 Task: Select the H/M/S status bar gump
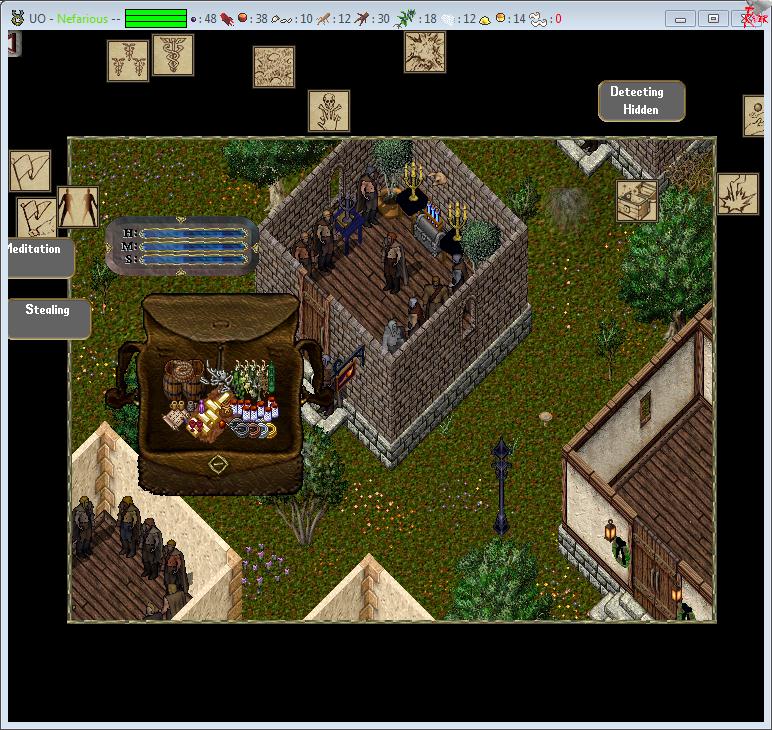click(182, 246)
